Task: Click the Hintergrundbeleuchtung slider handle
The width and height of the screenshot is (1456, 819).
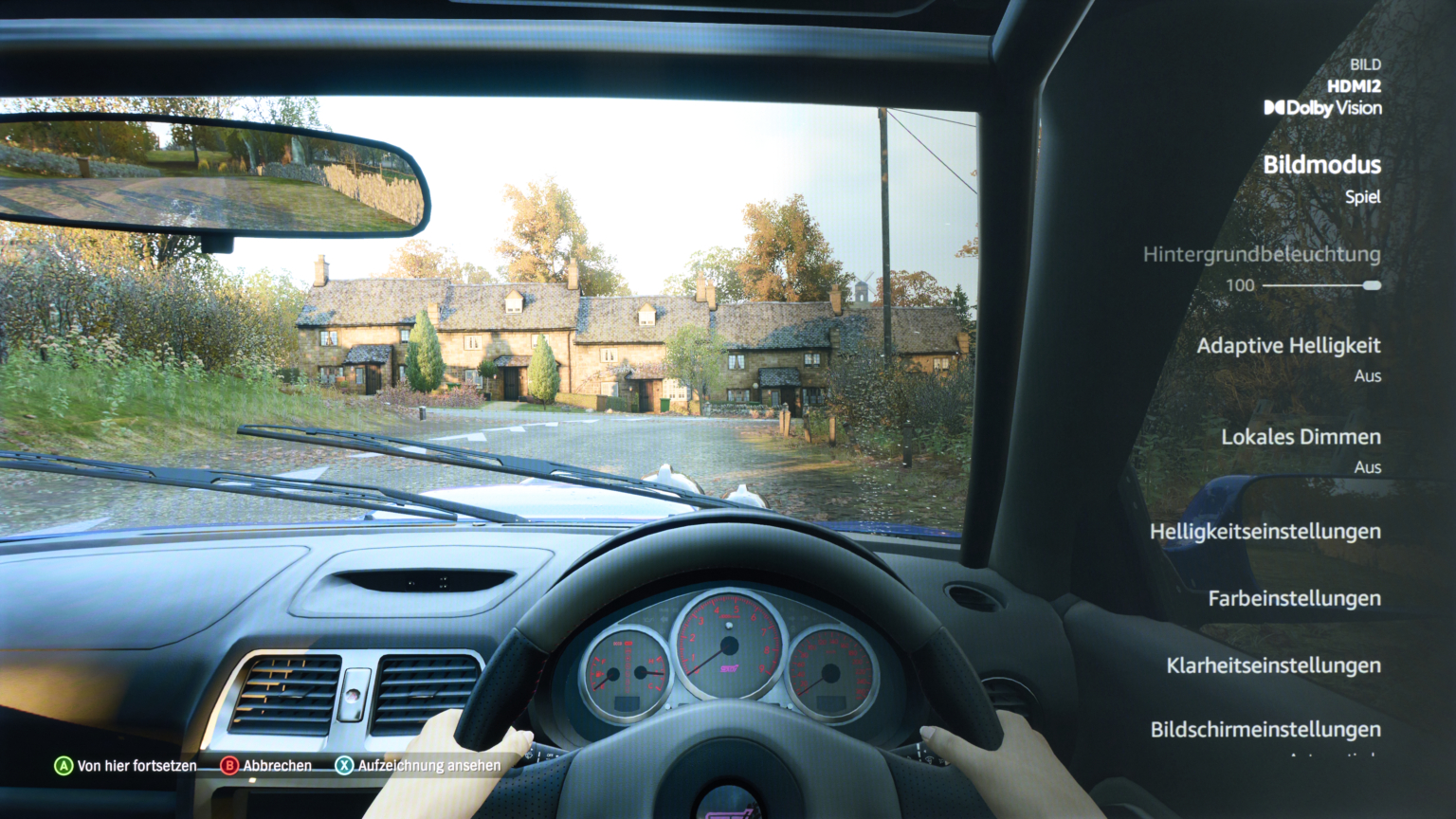Action: pyautogui.click(x=1374, y=283)
